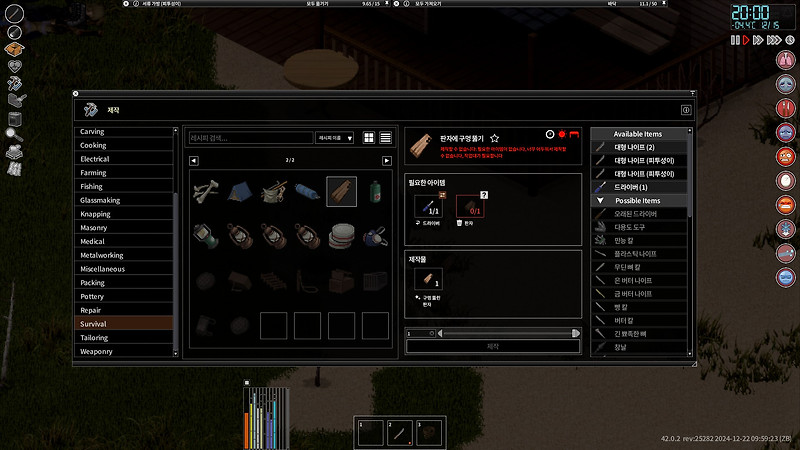Show Weaponry recipes
This screenshot has width=800, height=450.
96,351
